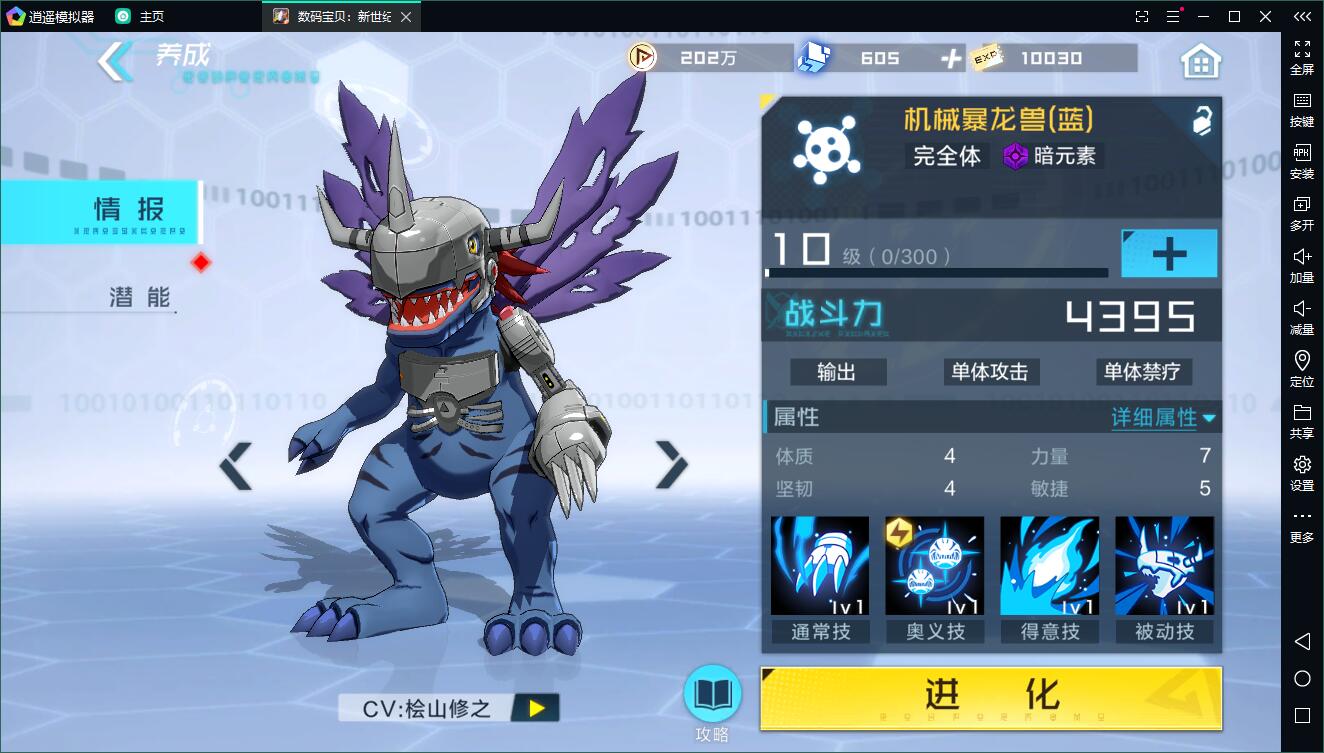
Task: Start evolution with the 进化 button
Action: click(990, 698)
